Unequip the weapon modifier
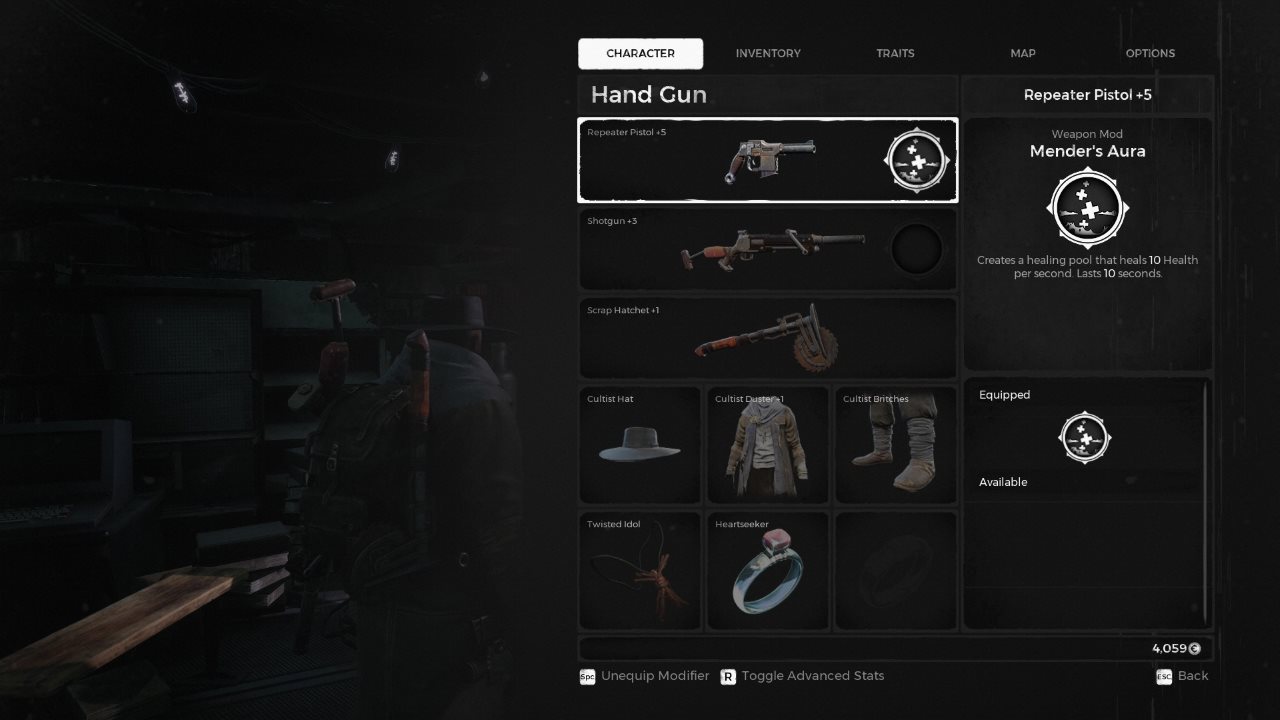The height and width of the screenshot is (720, 1280). point(645,676)
